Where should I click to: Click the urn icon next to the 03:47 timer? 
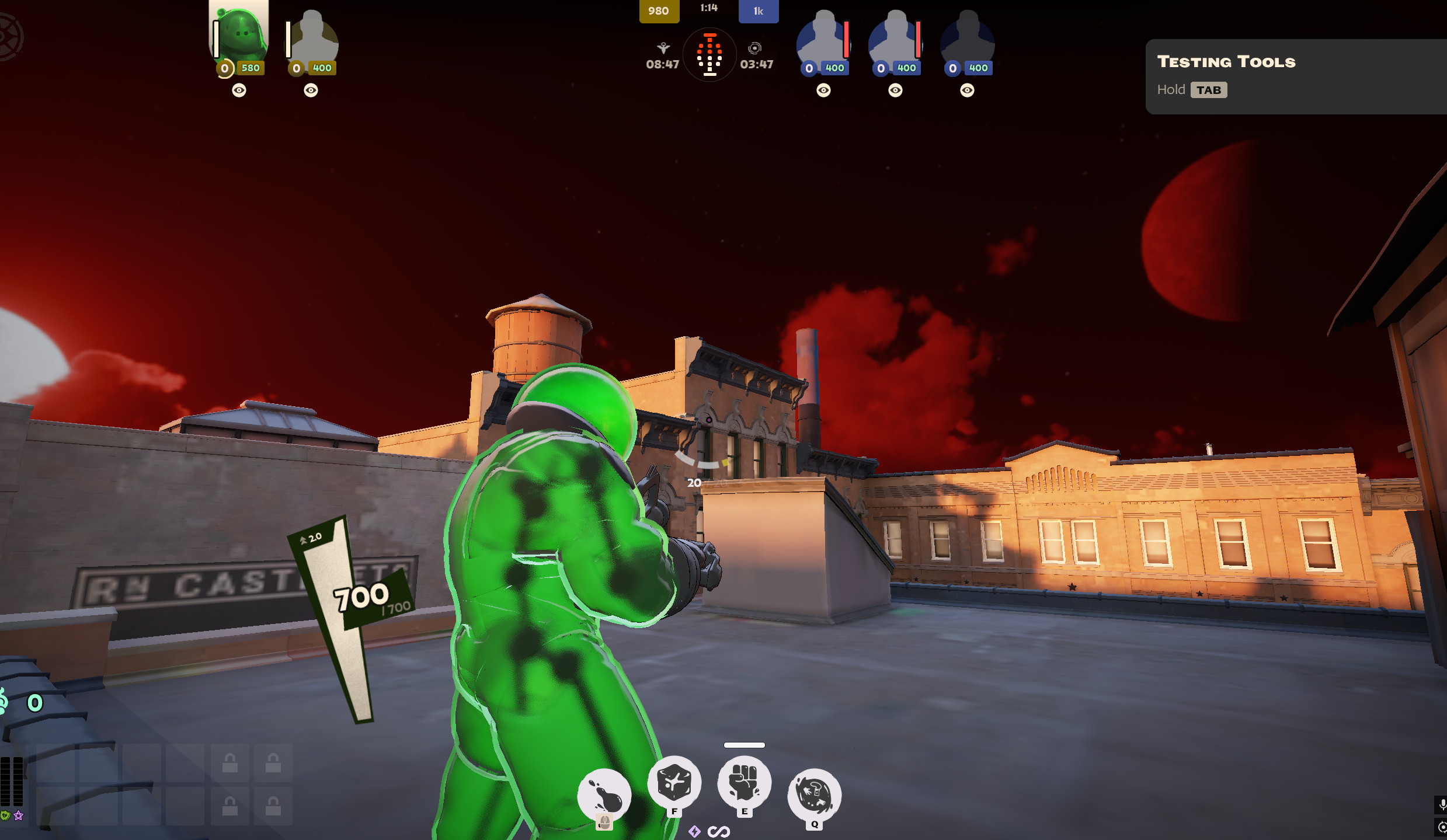click(x=756, y=48)
